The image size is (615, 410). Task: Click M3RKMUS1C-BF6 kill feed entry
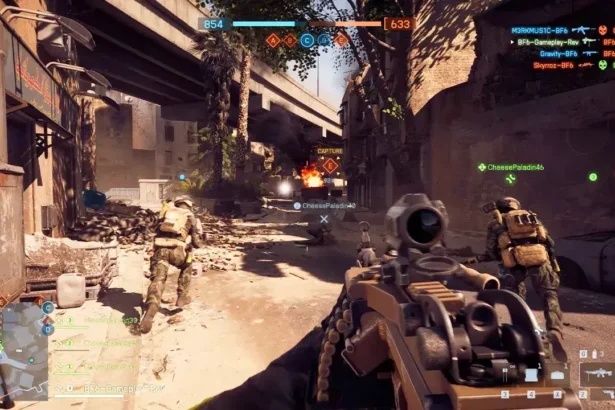pos(542,30)
